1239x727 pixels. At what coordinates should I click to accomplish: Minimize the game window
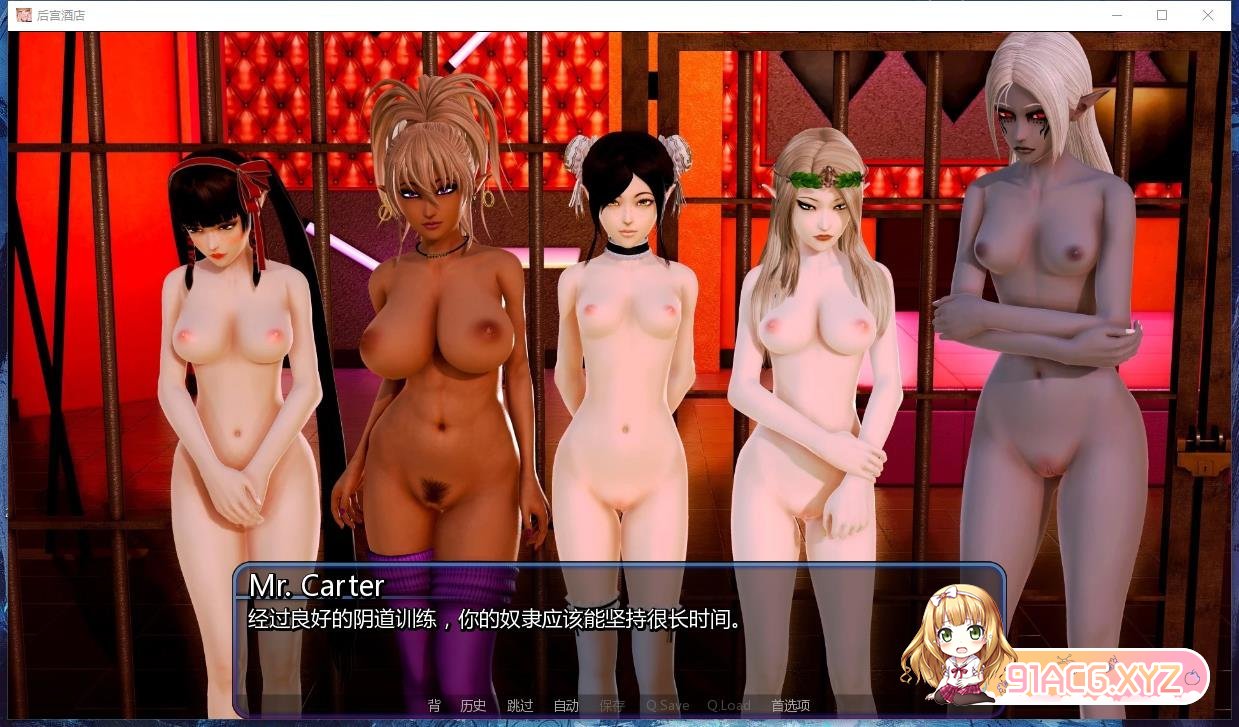point(1116,15)
